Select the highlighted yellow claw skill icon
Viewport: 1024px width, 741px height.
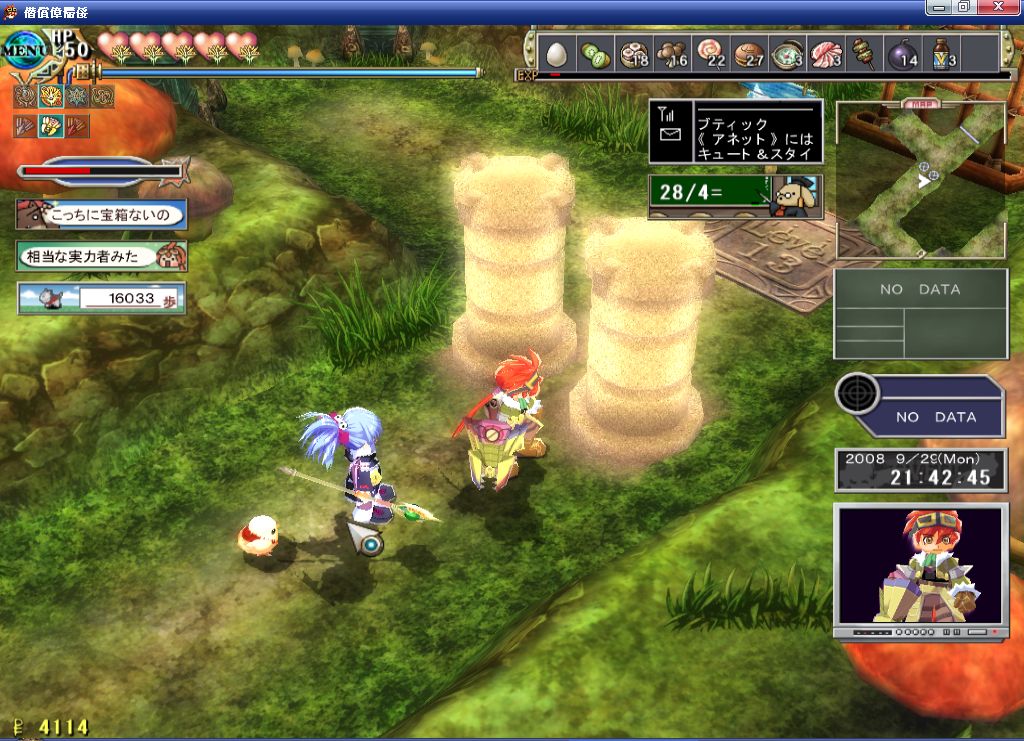pos(49,126)
